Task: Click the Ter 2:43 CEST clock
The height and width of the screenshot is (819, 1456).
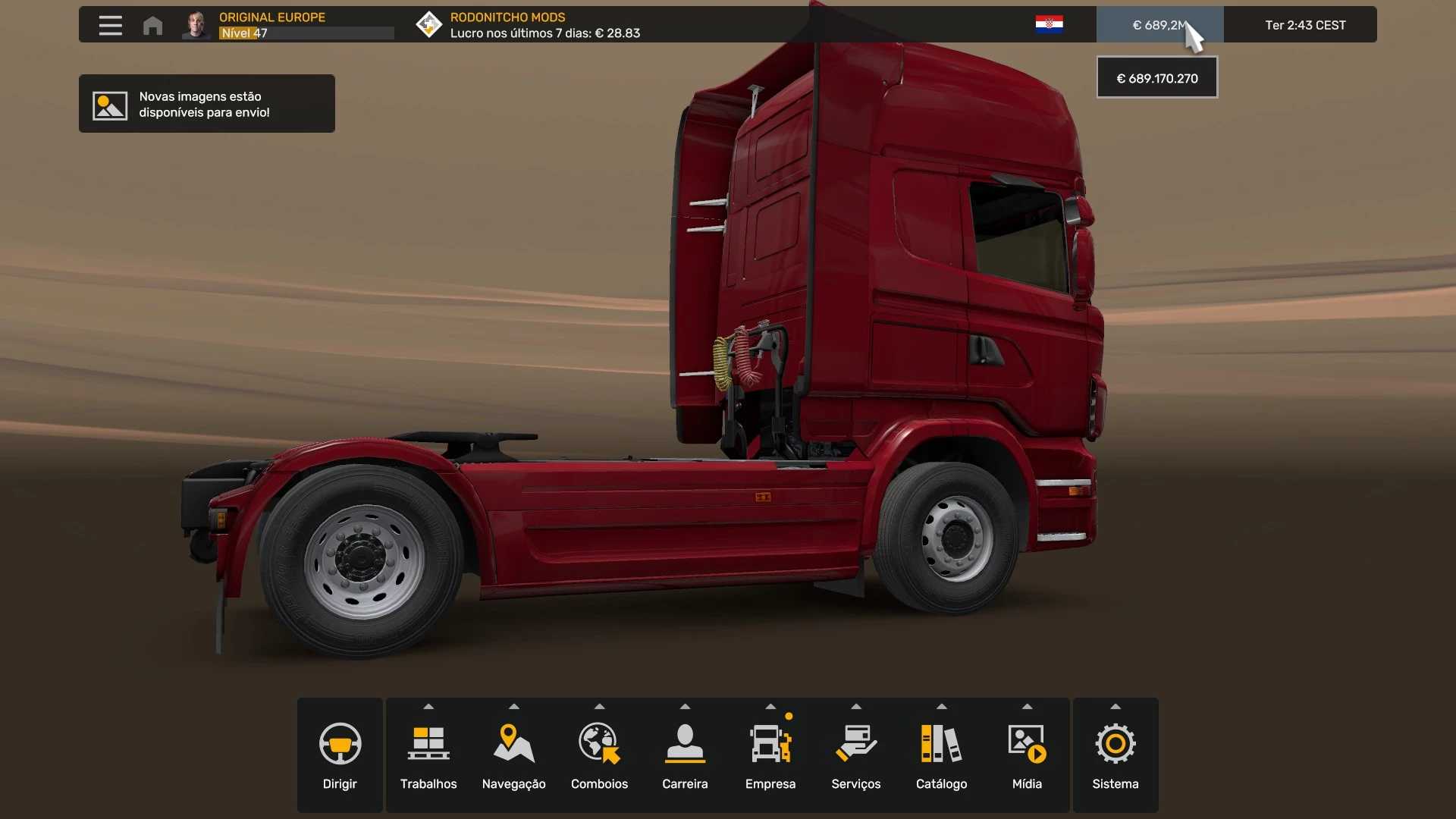Action: 1305,25
